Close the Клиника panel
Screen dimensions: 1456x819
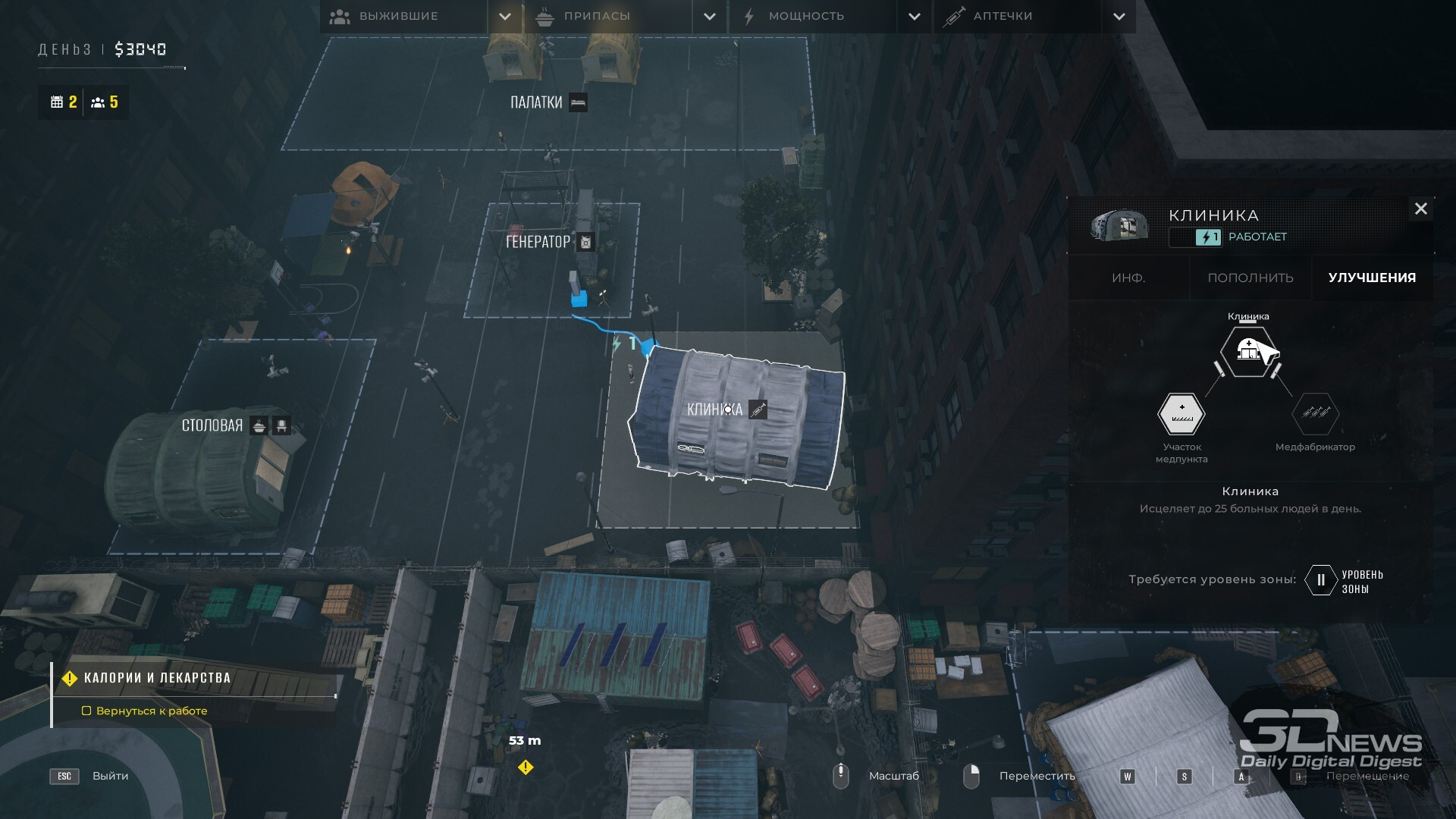pyautogui.click(x=1420, y=209)
